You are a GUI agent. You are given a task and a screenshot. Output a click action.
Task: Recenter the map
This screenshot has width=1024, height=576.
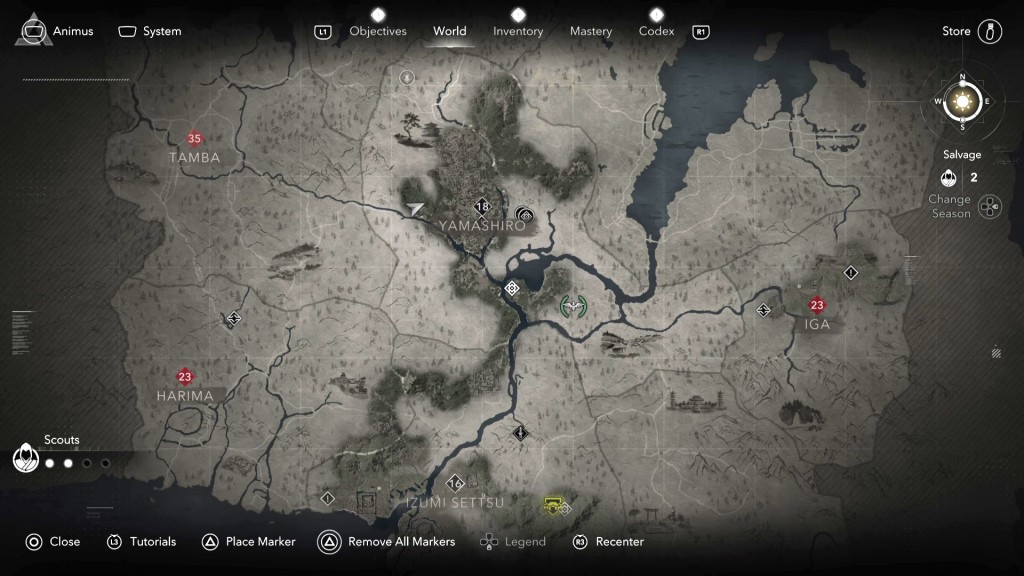click(608, 542)
